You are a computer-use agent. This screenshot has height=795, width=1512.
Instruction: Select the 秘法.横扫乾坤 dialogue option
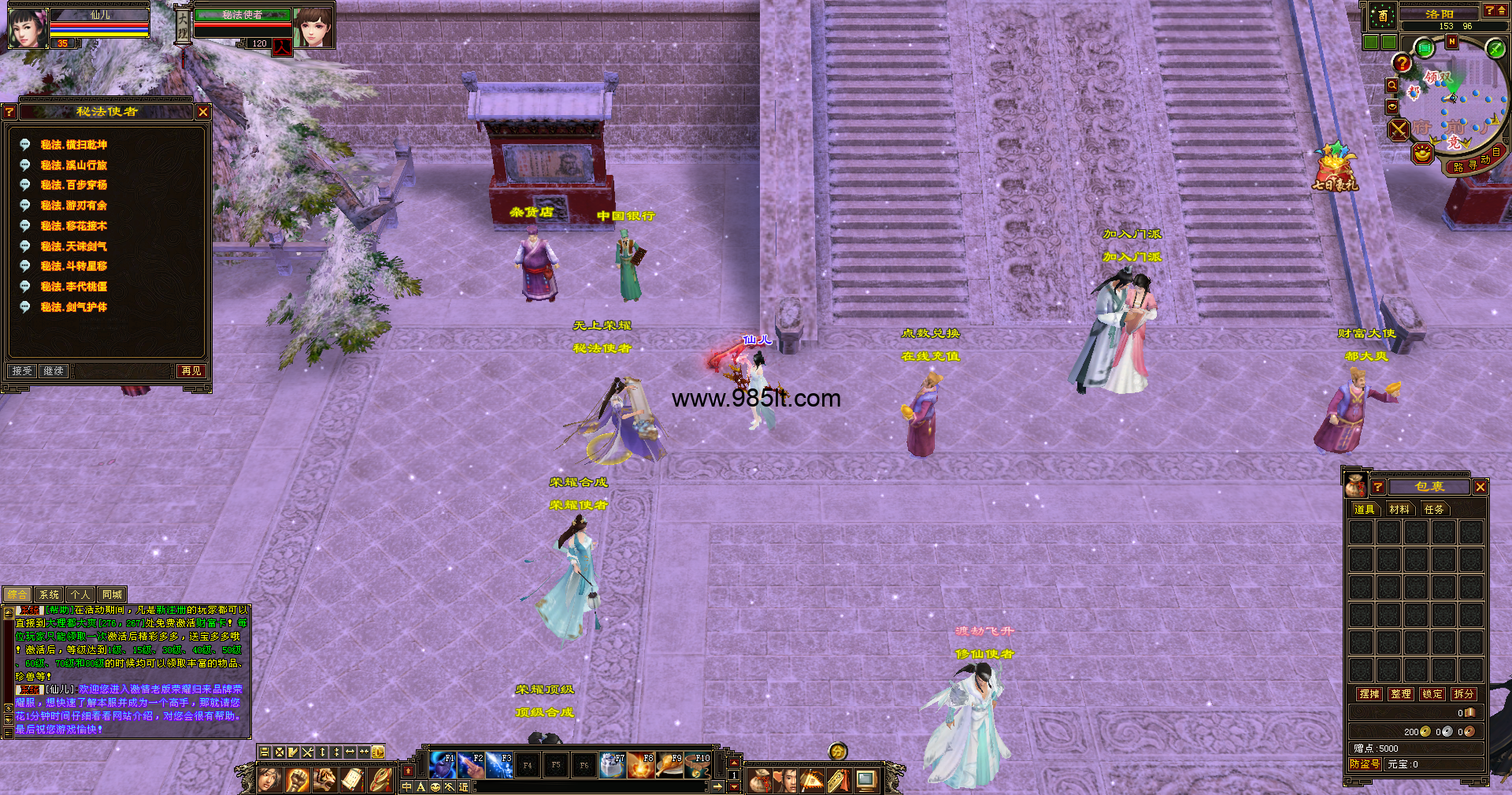(73, 145)
